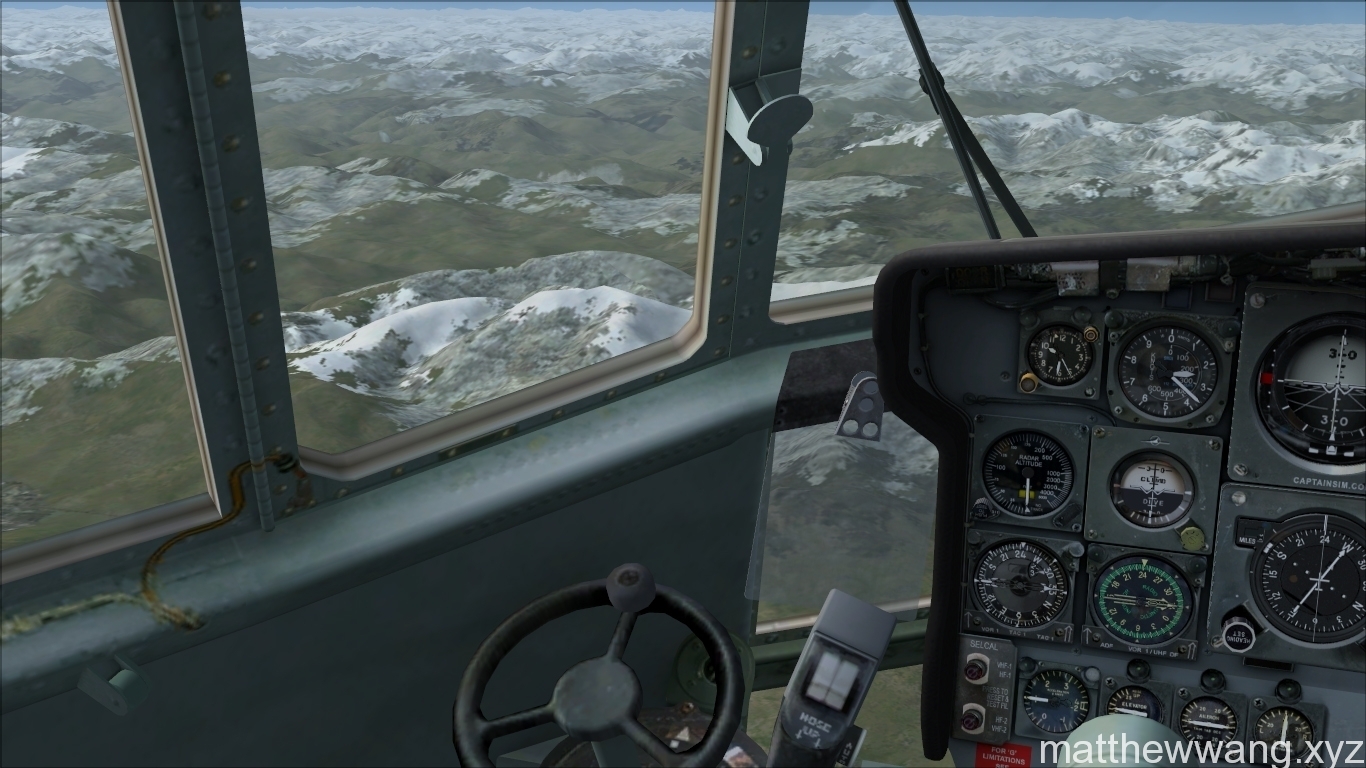Turn the HEADING SET knob
The width and height of the screenshot is (1366, 768).
click(1239, 634)
